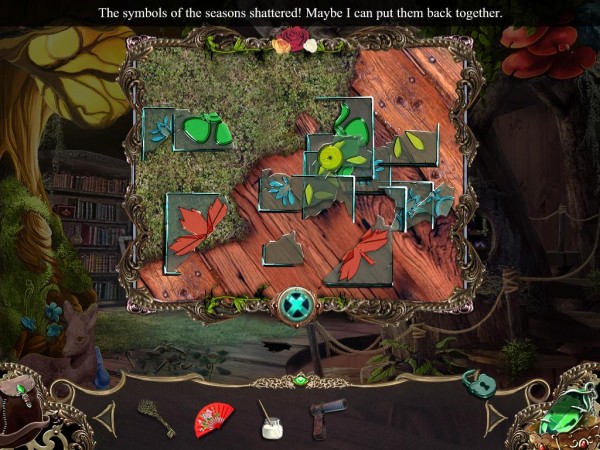Close the puzzle with the X button
The width and height of the screenshot is (600, 450).
point(298,304)
